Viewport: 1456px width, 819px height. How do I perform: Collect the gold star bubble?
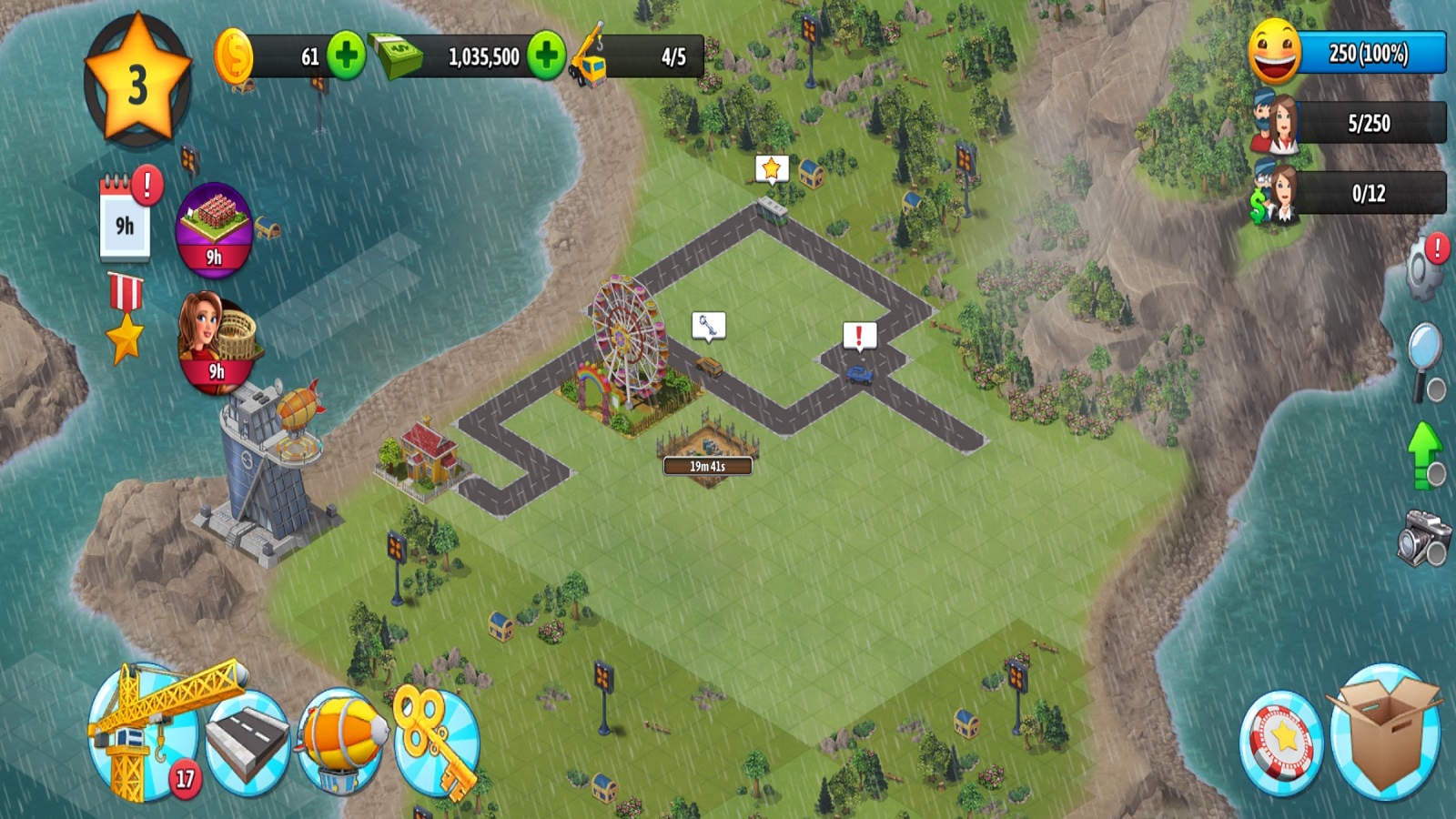[x=772, y=168]
